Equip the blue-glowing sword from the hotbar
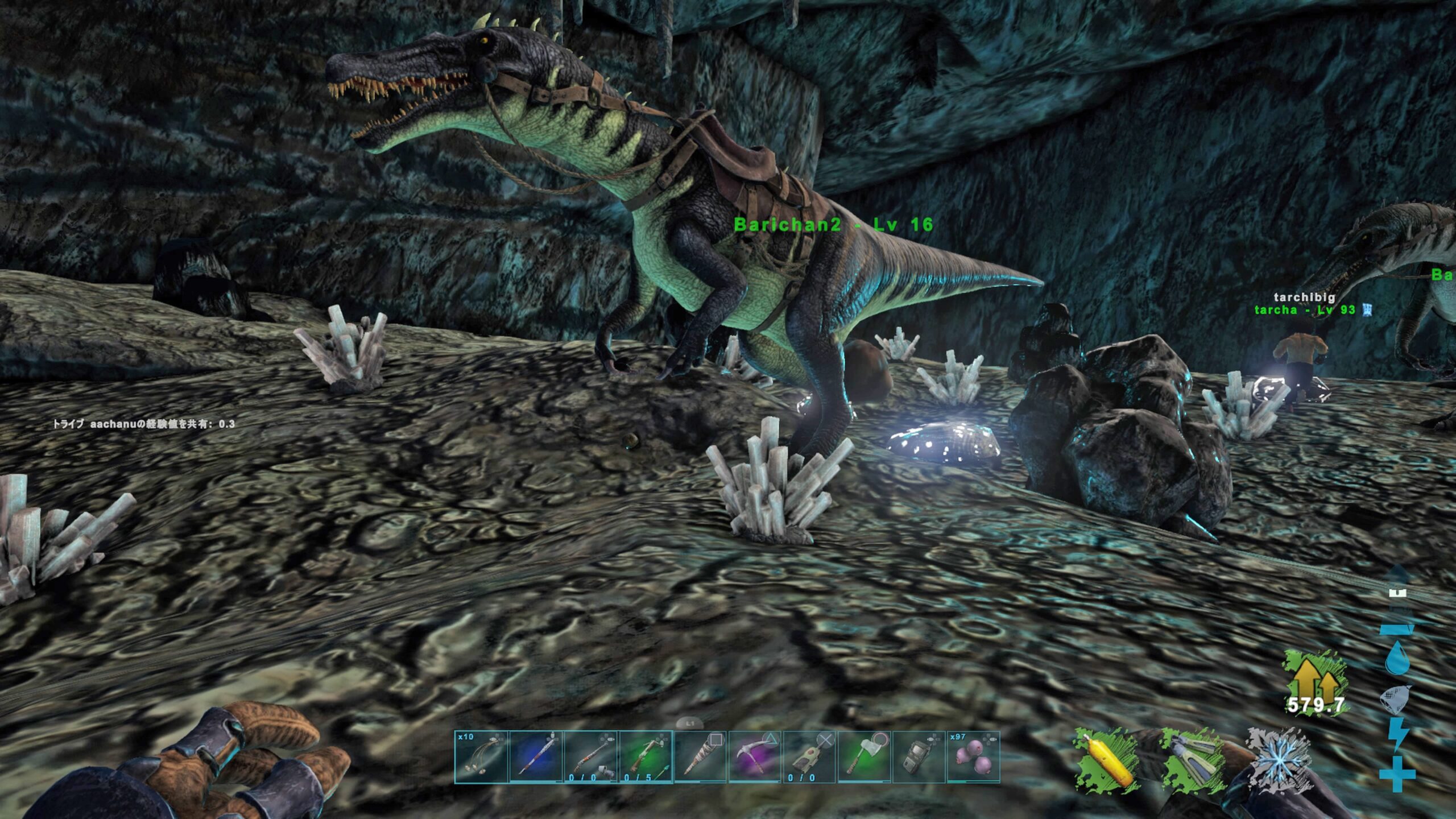 point(535,757)
